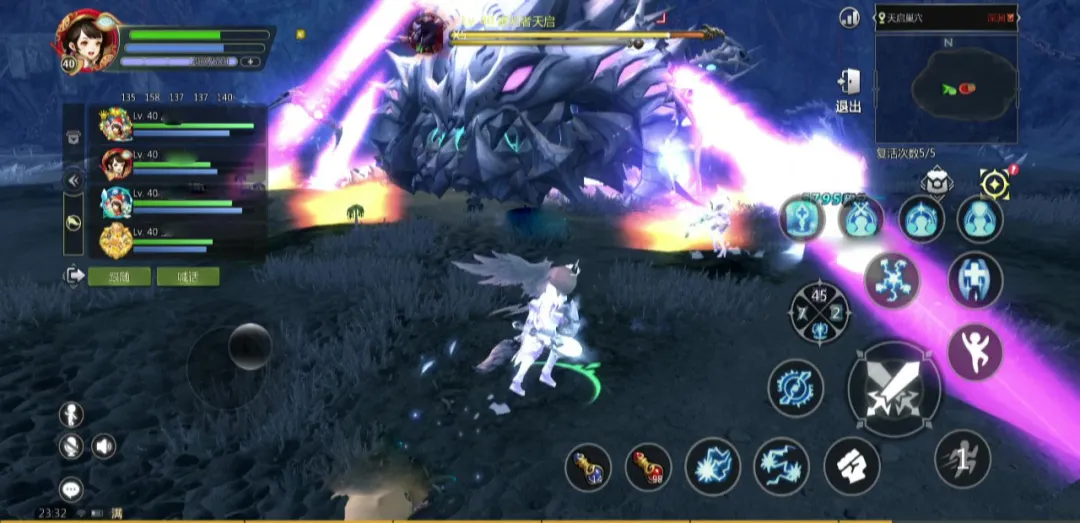The image size is (1080, 523).
Task: Select your player portrait avatar
Action: tap(83, 38)
